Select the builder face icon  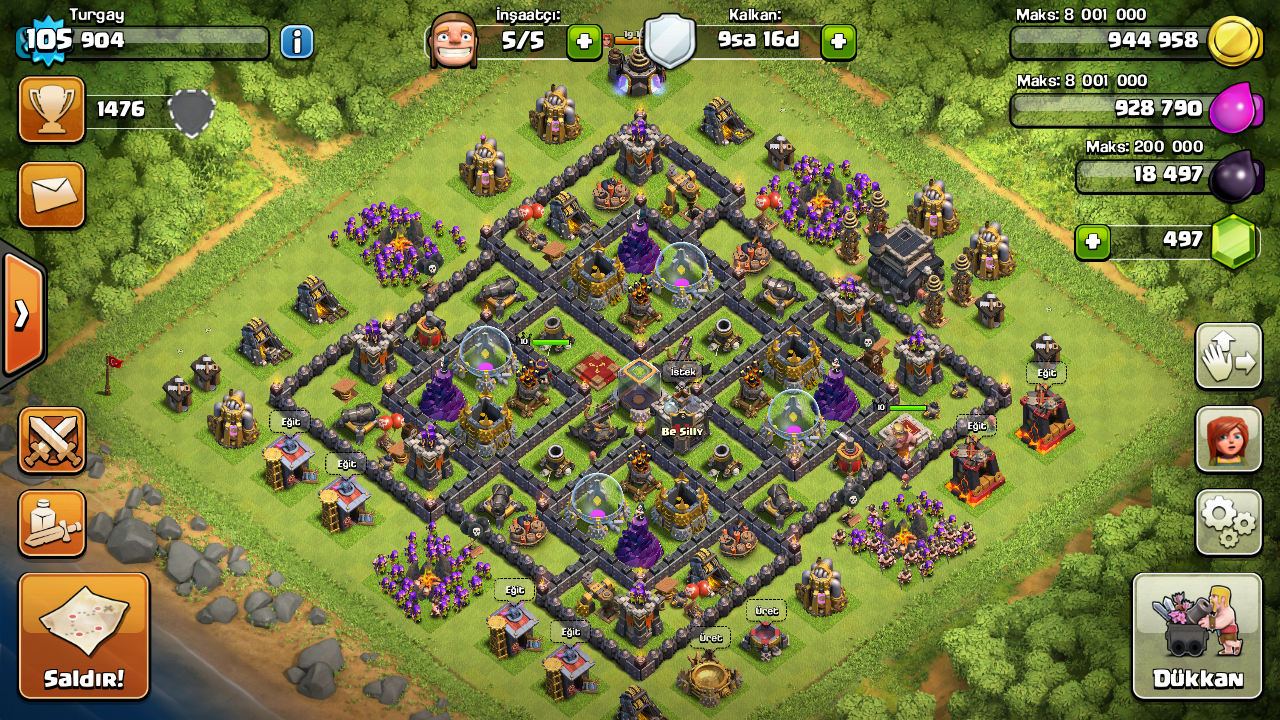coord(452,42)
